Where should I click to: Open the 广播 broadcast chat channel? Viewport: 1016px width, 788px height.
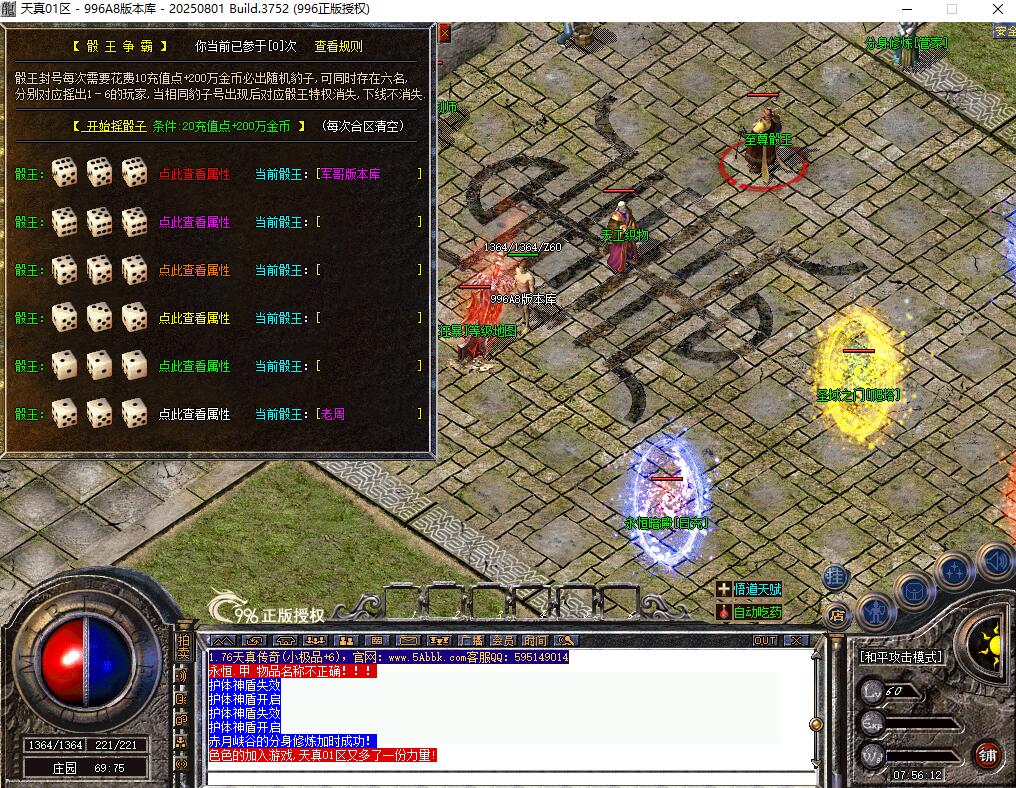tap(471, 640)
